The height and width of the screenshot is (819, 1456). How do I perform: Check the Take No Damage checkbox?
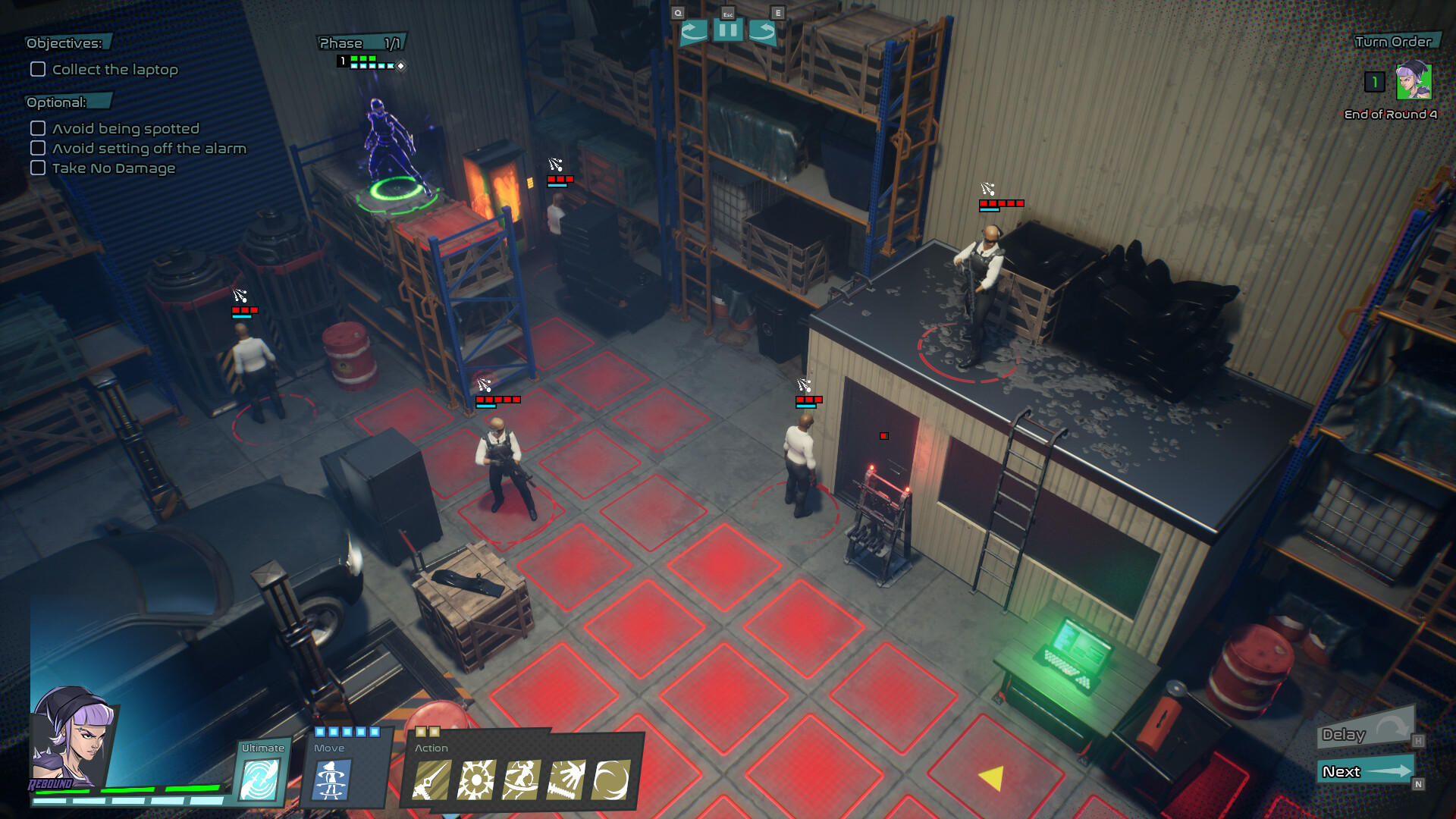click(x=37, y=168)
